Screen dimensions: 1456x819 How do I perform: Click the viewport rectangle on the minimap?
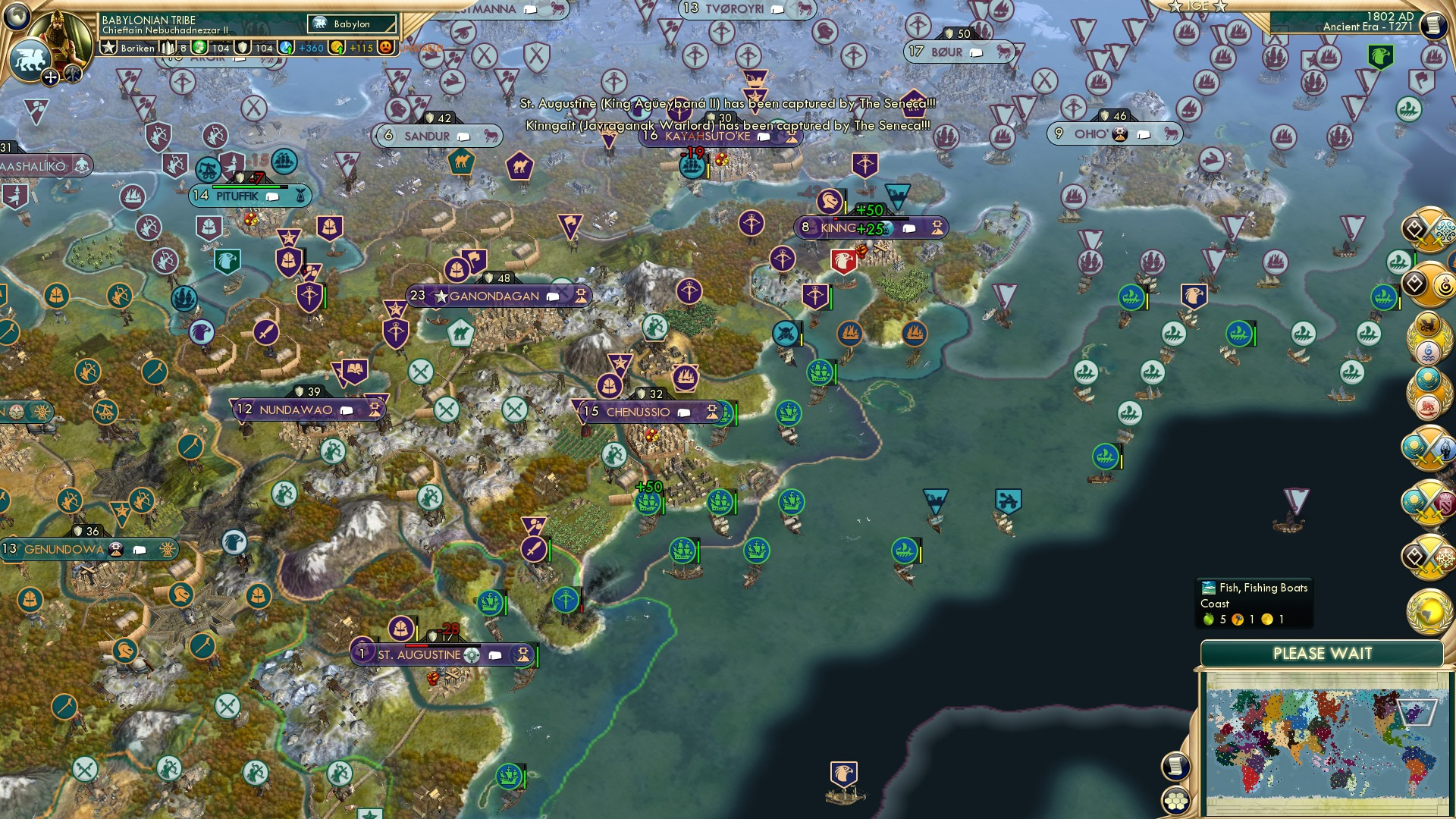pos(1418,711)
